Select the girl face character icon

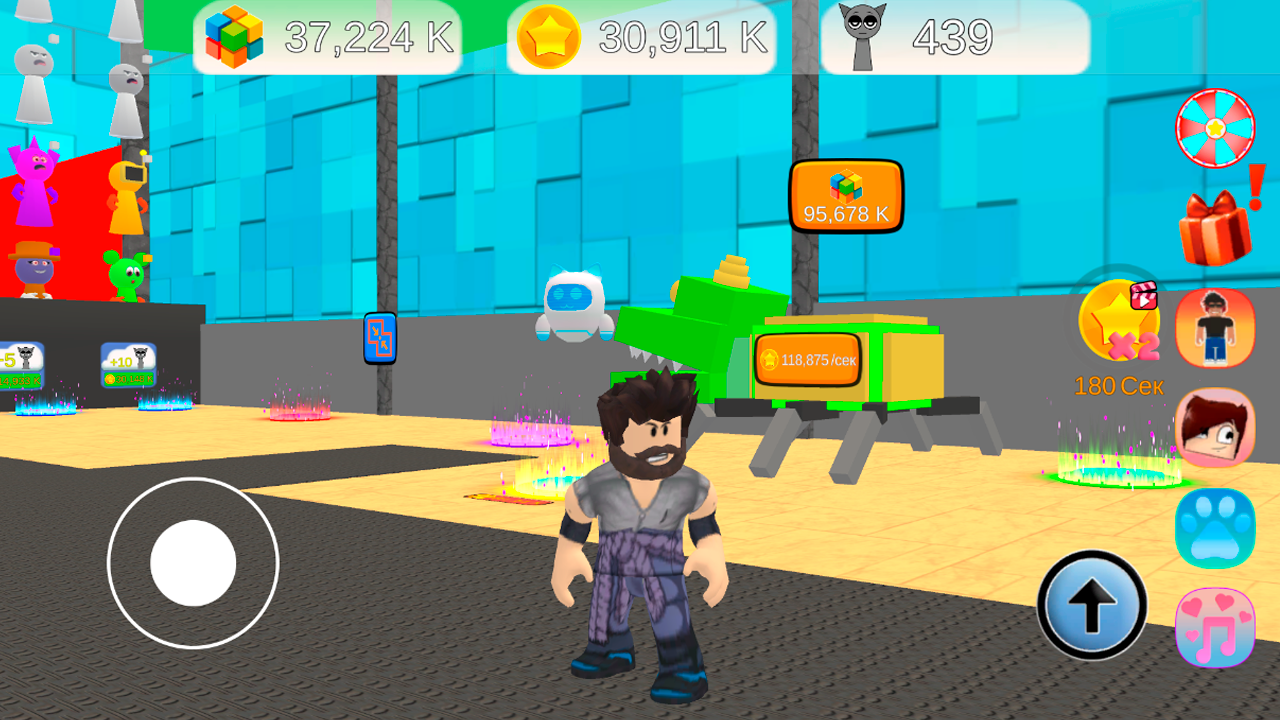[1213, 428]
